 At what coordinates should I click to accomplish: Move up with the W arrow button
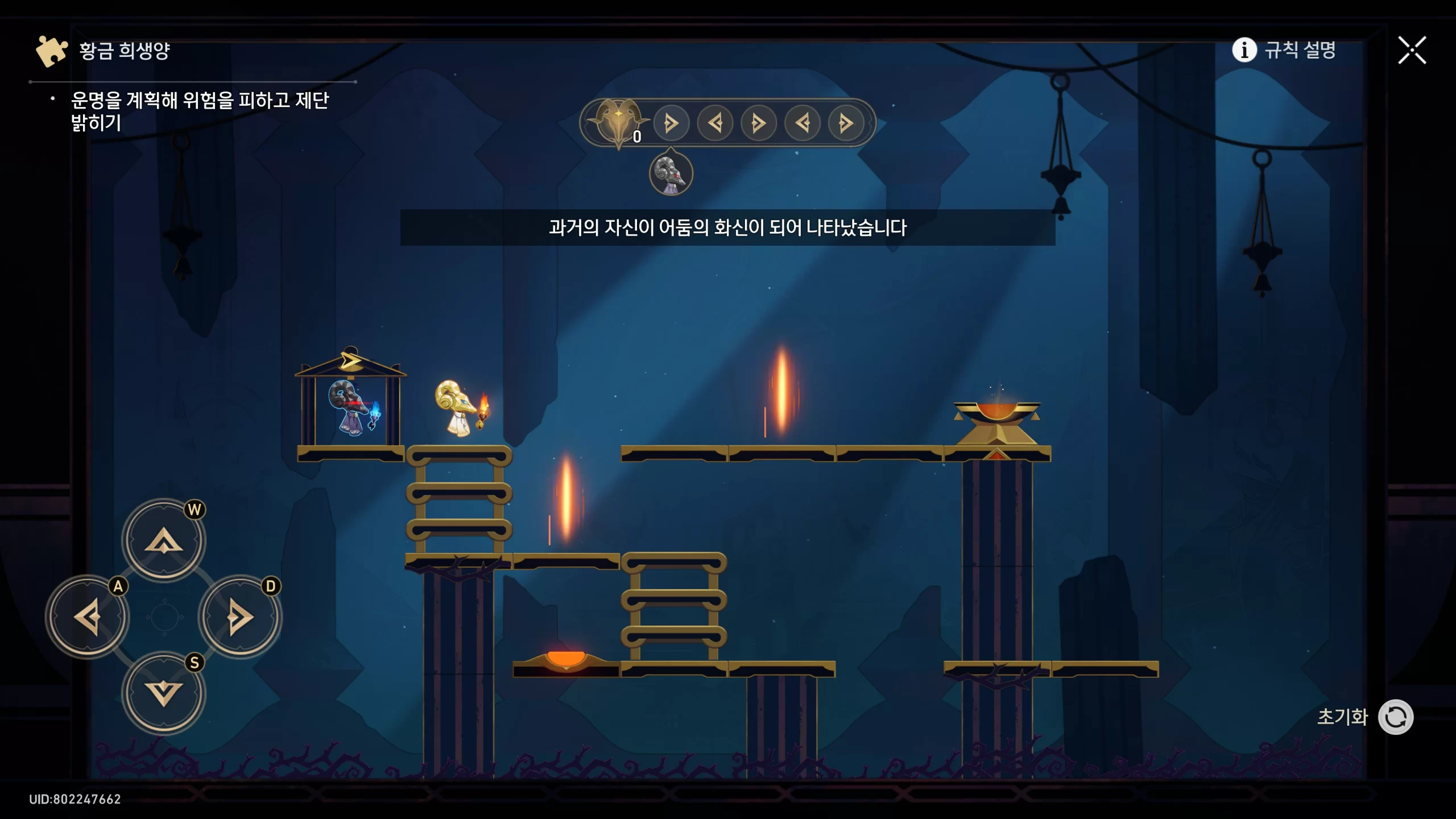(164, 539)
